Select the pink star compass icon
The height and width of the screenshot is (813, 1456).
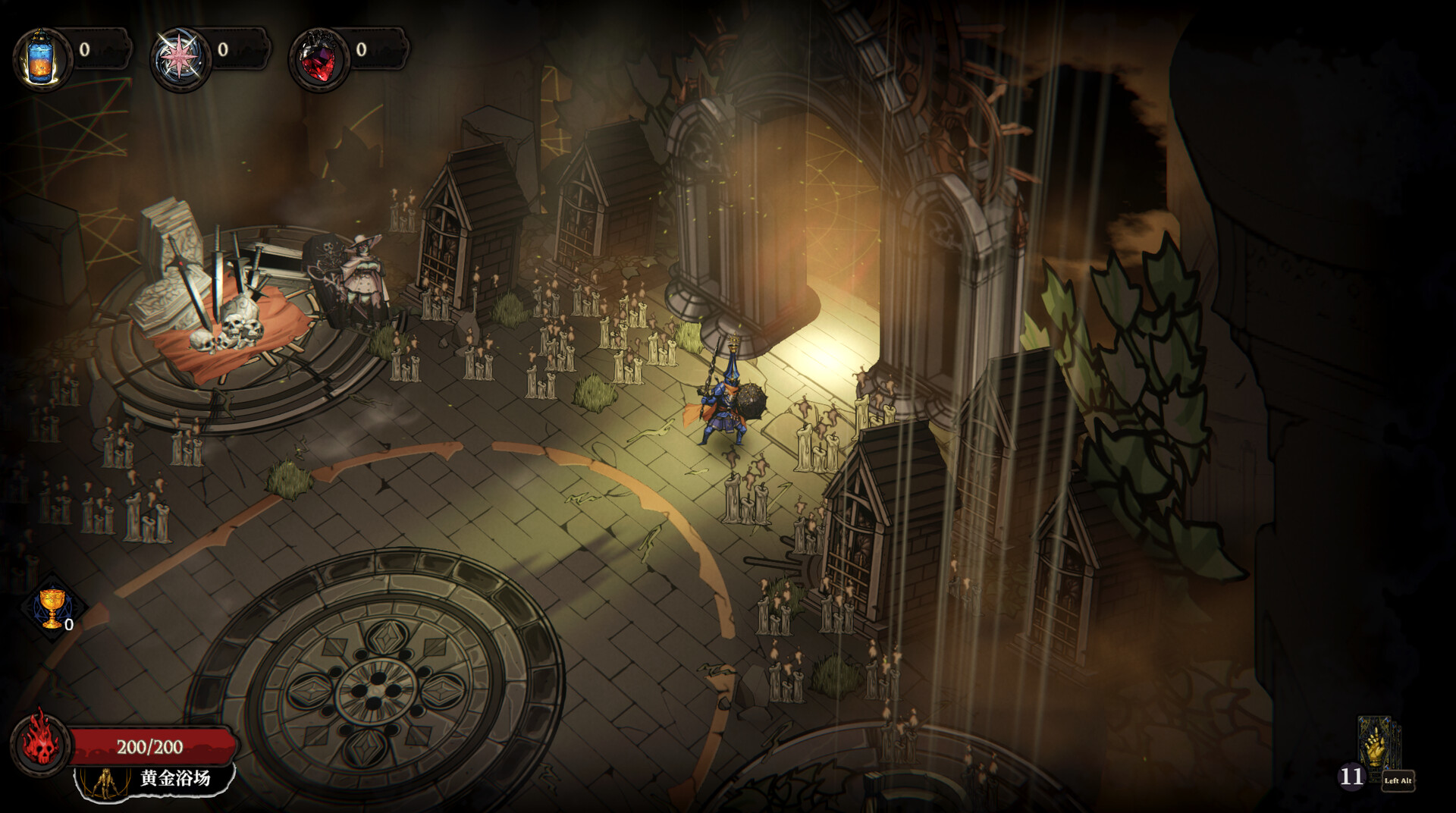click(180, 59)
